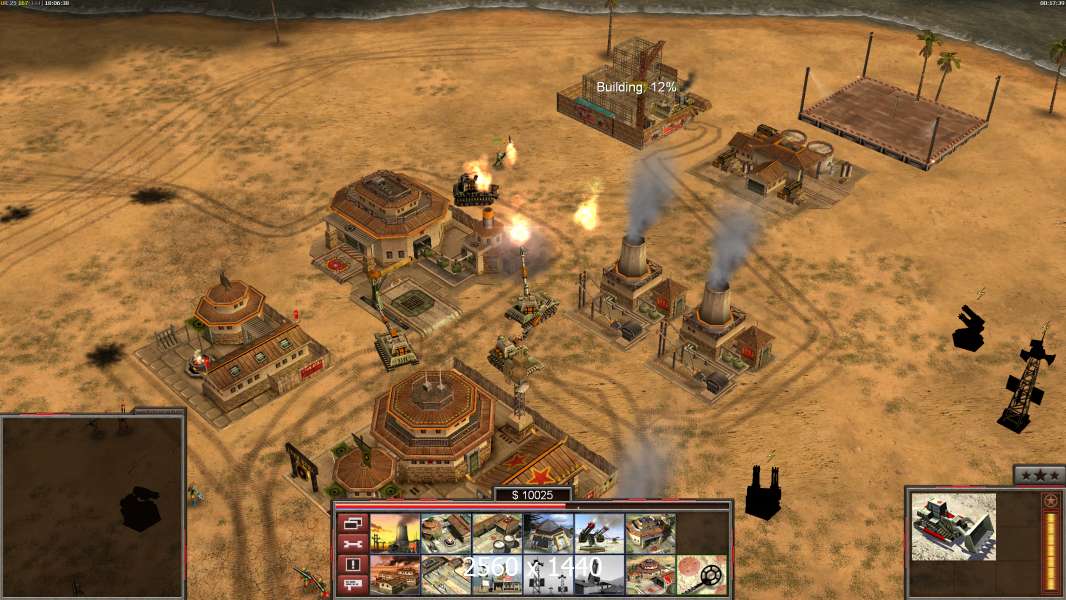Build the supply center with silos
The height and width of the screenshot is (600, 1066).
pos(497,534)
